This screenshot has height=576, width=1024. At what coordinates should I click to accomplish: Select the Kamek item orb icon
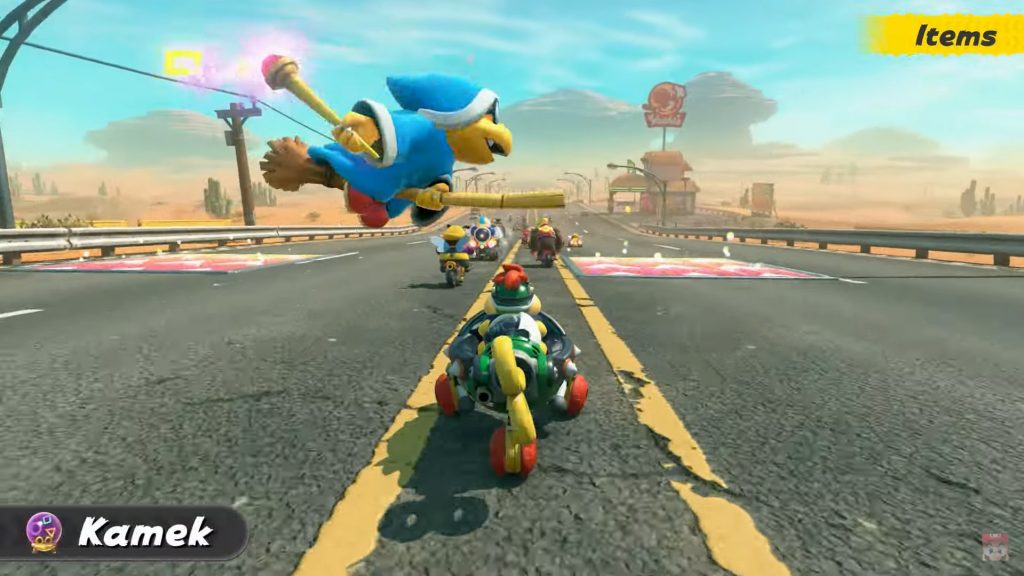43,531
